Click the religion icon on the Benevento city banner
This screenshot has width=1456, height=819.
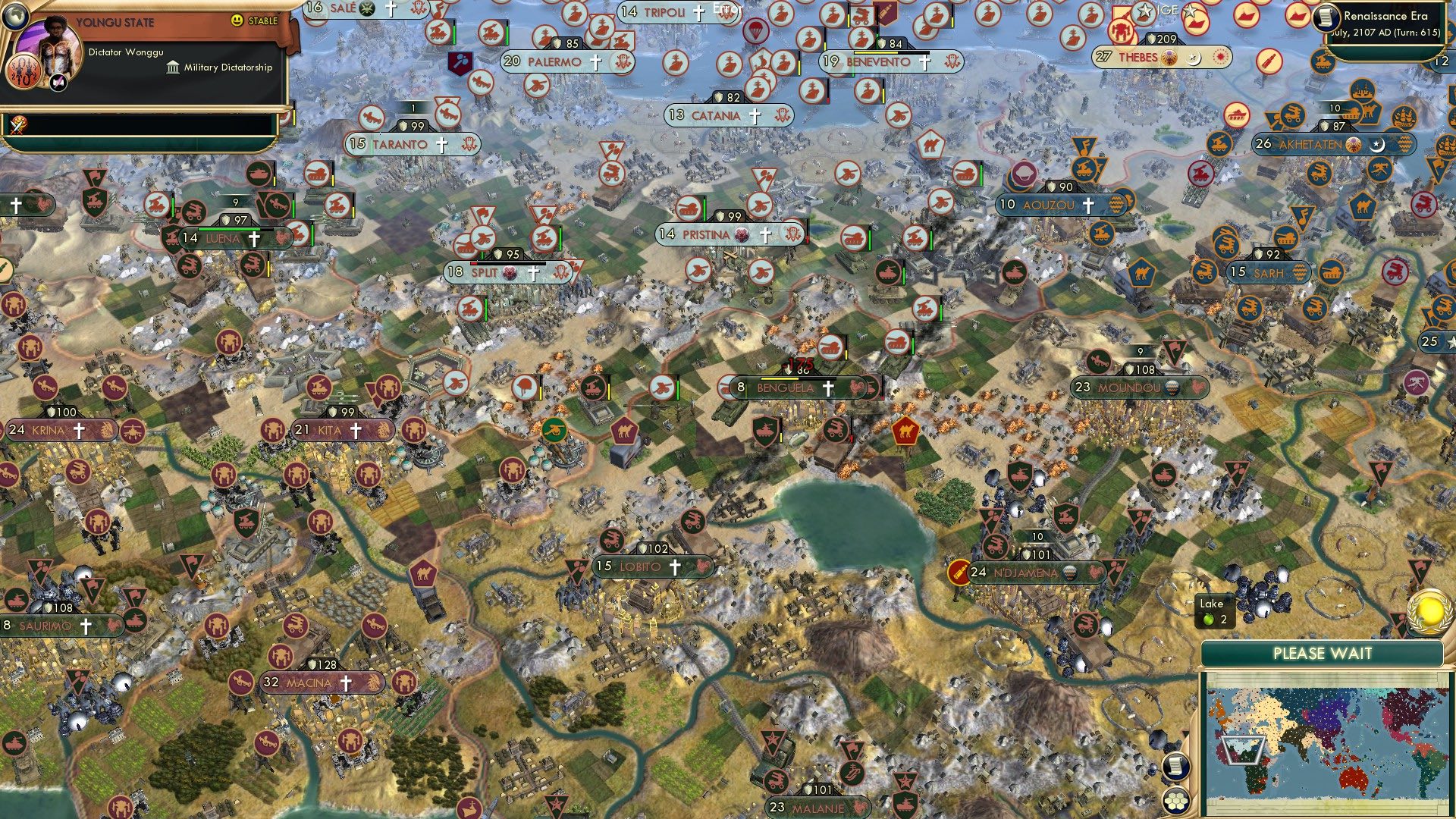coord(925,61)
